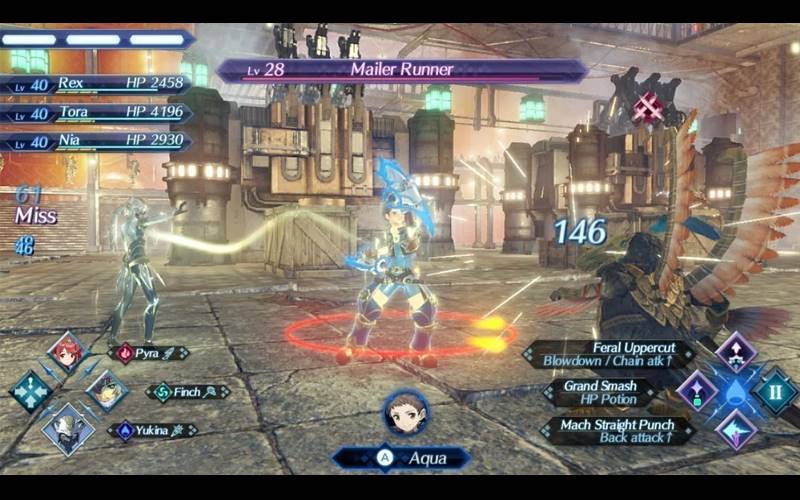Select the four-arrow party command icon

(30, 391)
